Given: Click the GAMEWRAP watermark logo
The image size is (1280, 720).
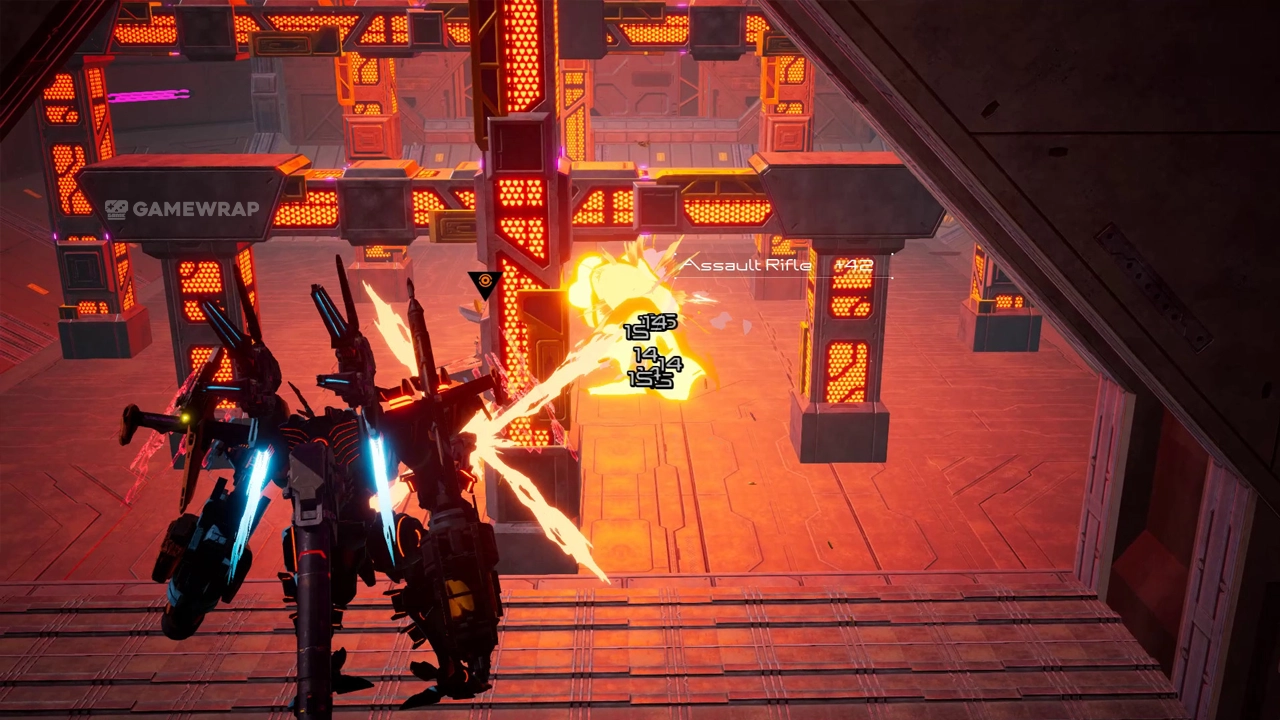Looking at the screenshot, I should pyautogui.click(x=182, y=209).
